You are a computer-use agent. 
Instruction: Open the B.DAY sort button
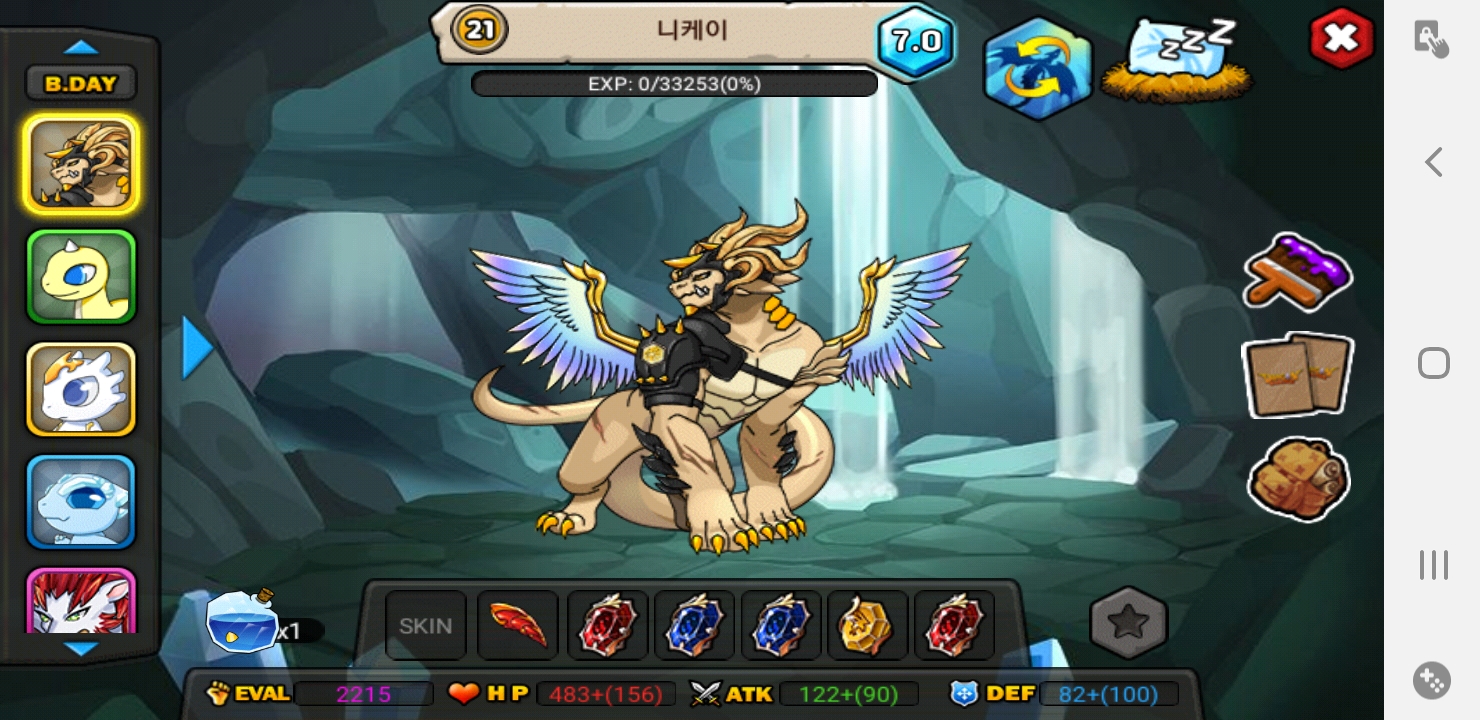pos(81,84)
